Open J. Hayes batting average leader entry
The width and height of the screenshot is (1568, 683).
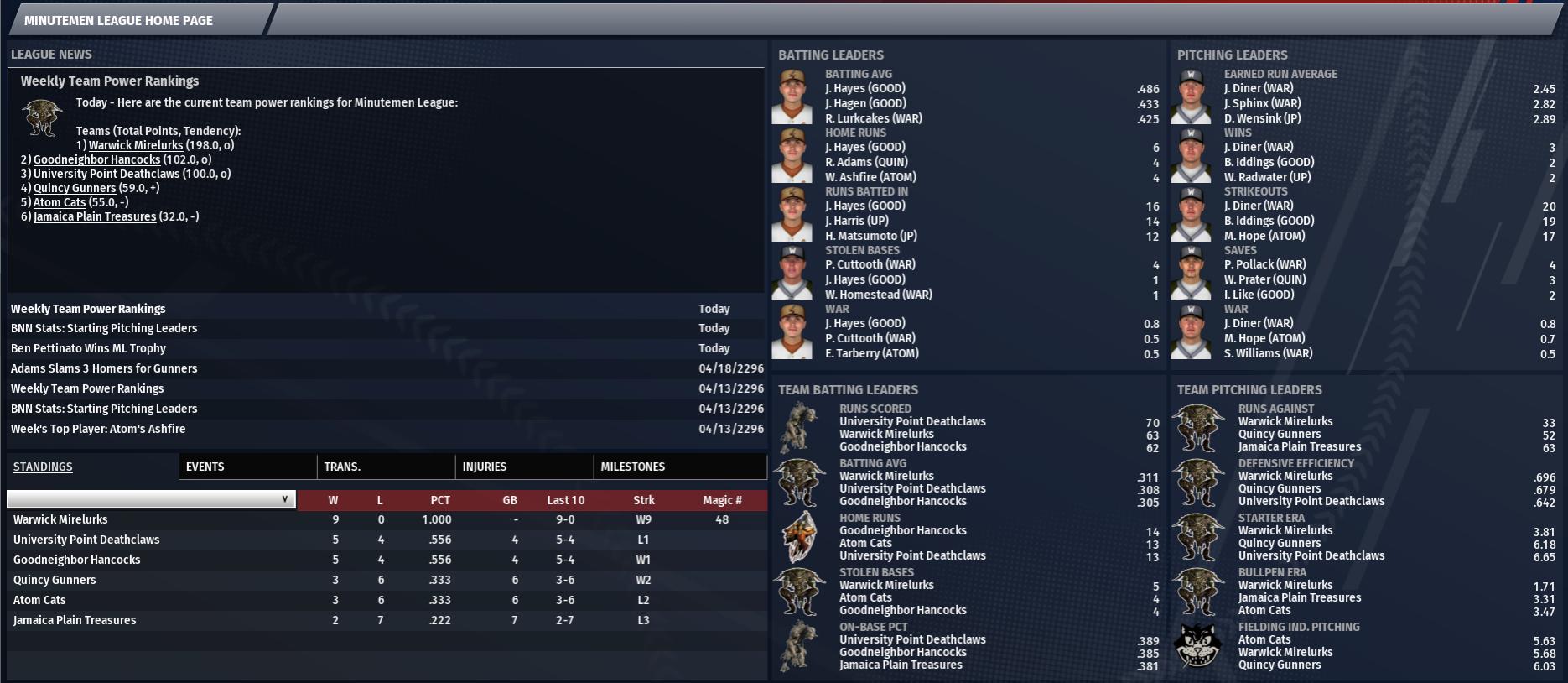pos(865,88)
